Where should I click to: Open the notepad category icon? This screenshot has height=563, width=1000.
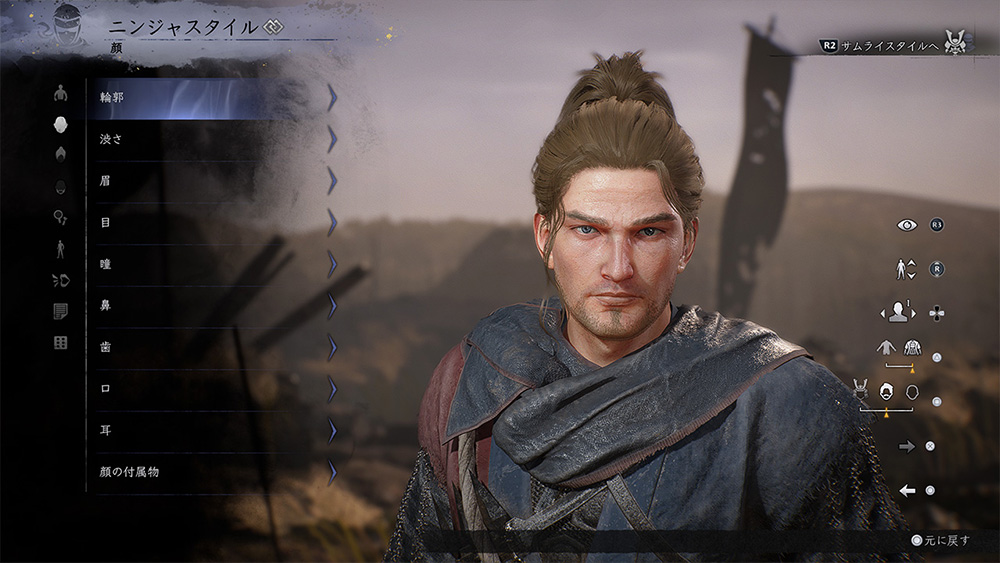60,312
